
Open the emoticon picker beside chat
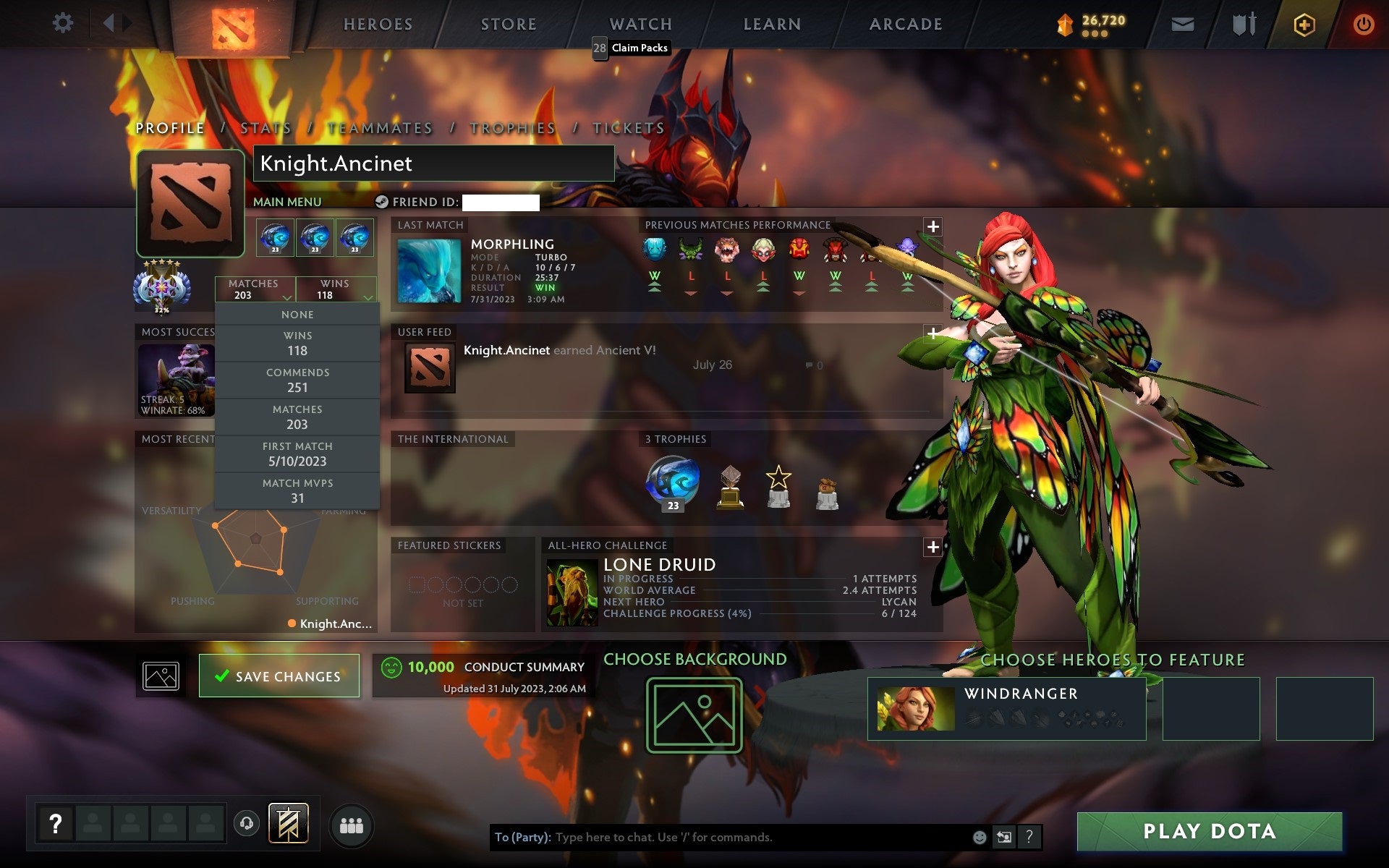click(x=978, y=838)
